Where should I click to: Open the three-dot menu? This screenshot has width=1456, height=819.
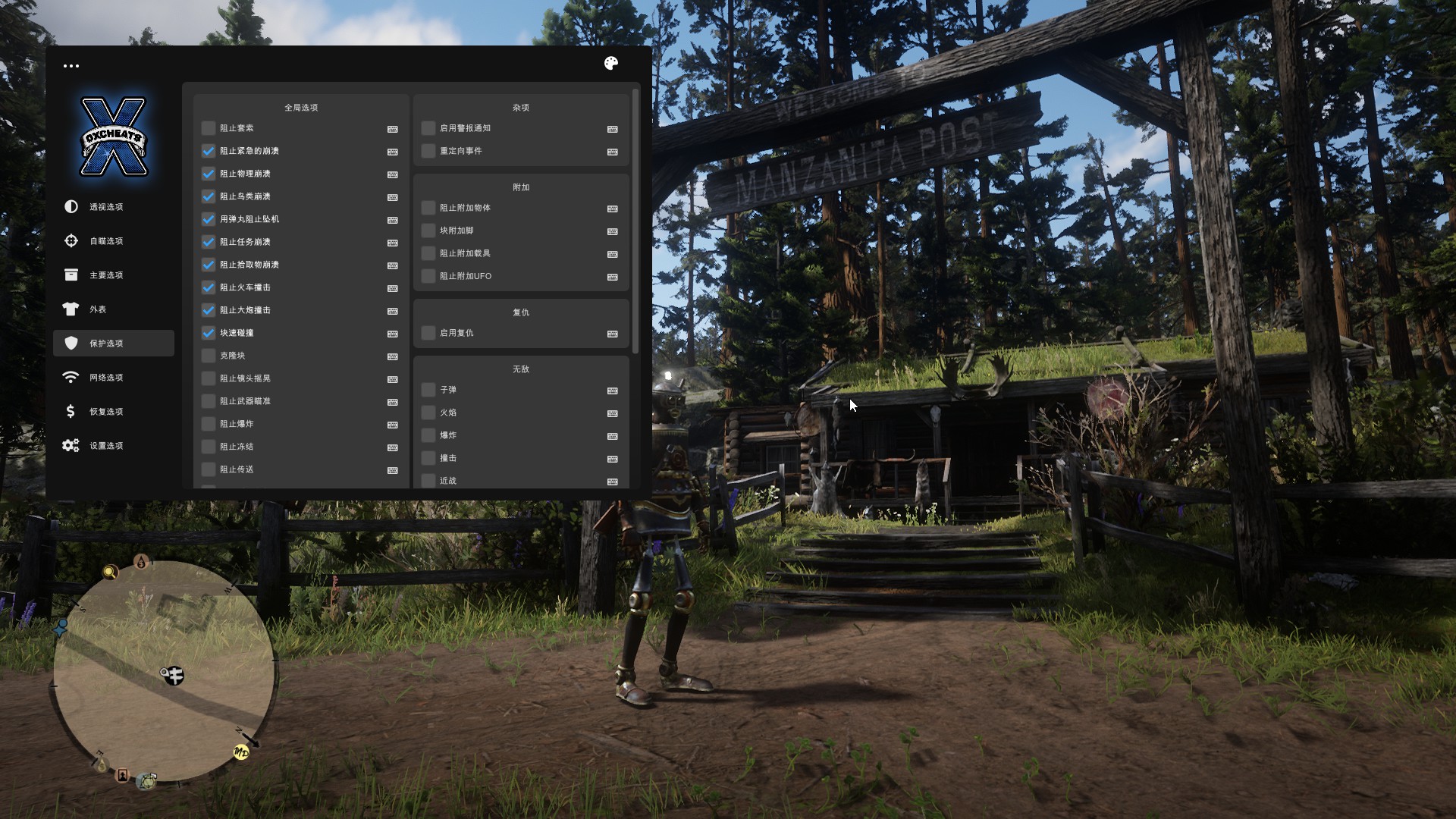(71, 66)
